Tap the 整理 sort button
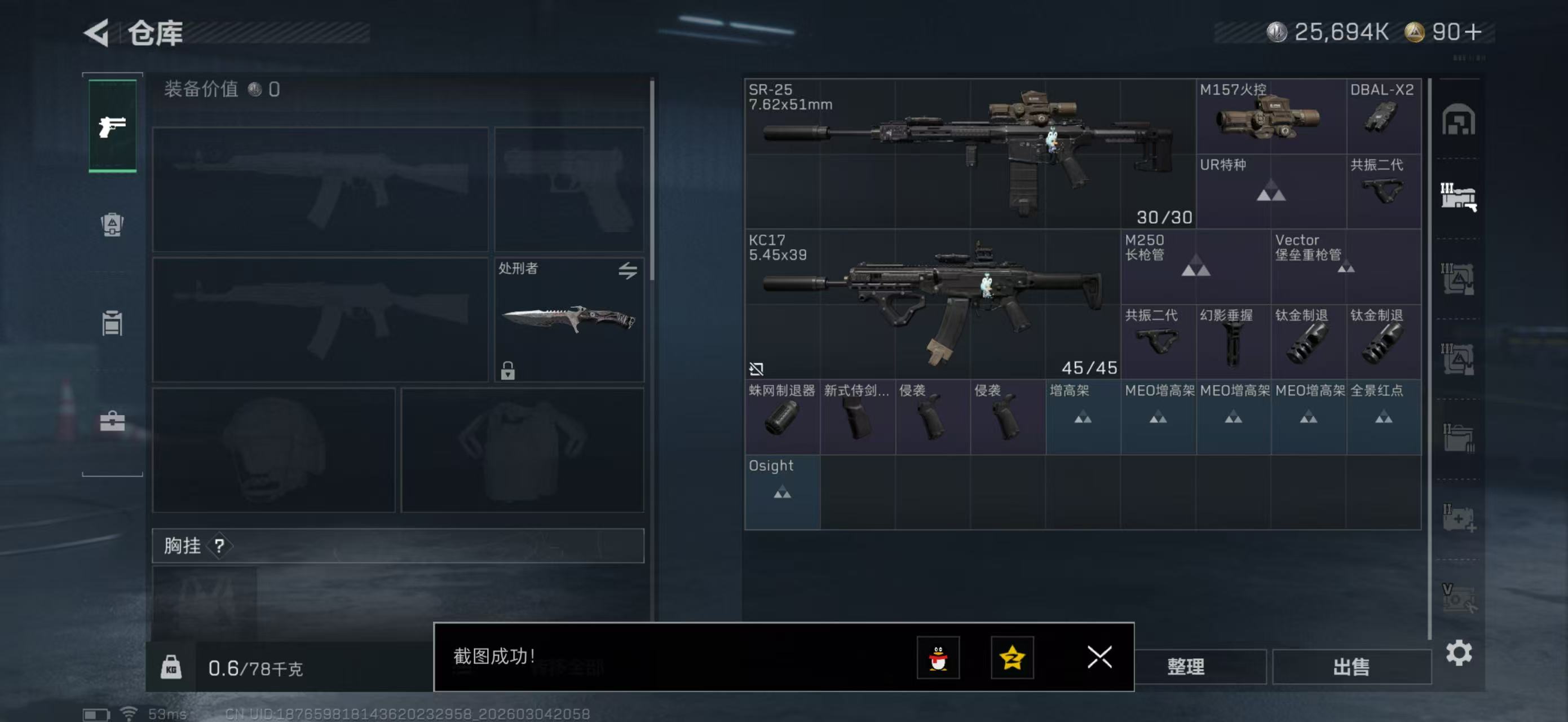 click(1186, 667)
